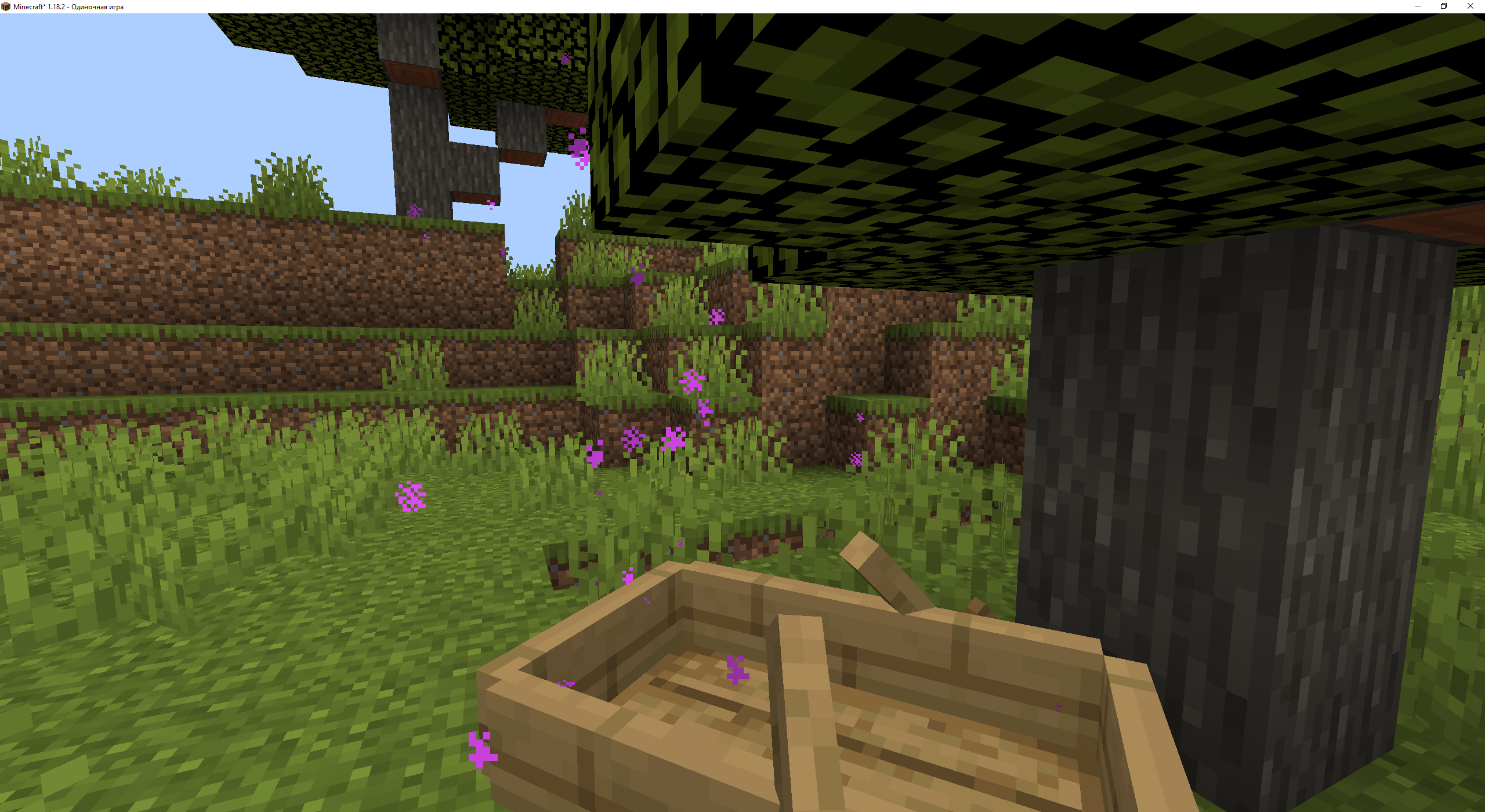1485x812 pixels.
Task: Click the title text Minecraft 1.18.2 - Одиночная игра
Action: pos(67,6)
